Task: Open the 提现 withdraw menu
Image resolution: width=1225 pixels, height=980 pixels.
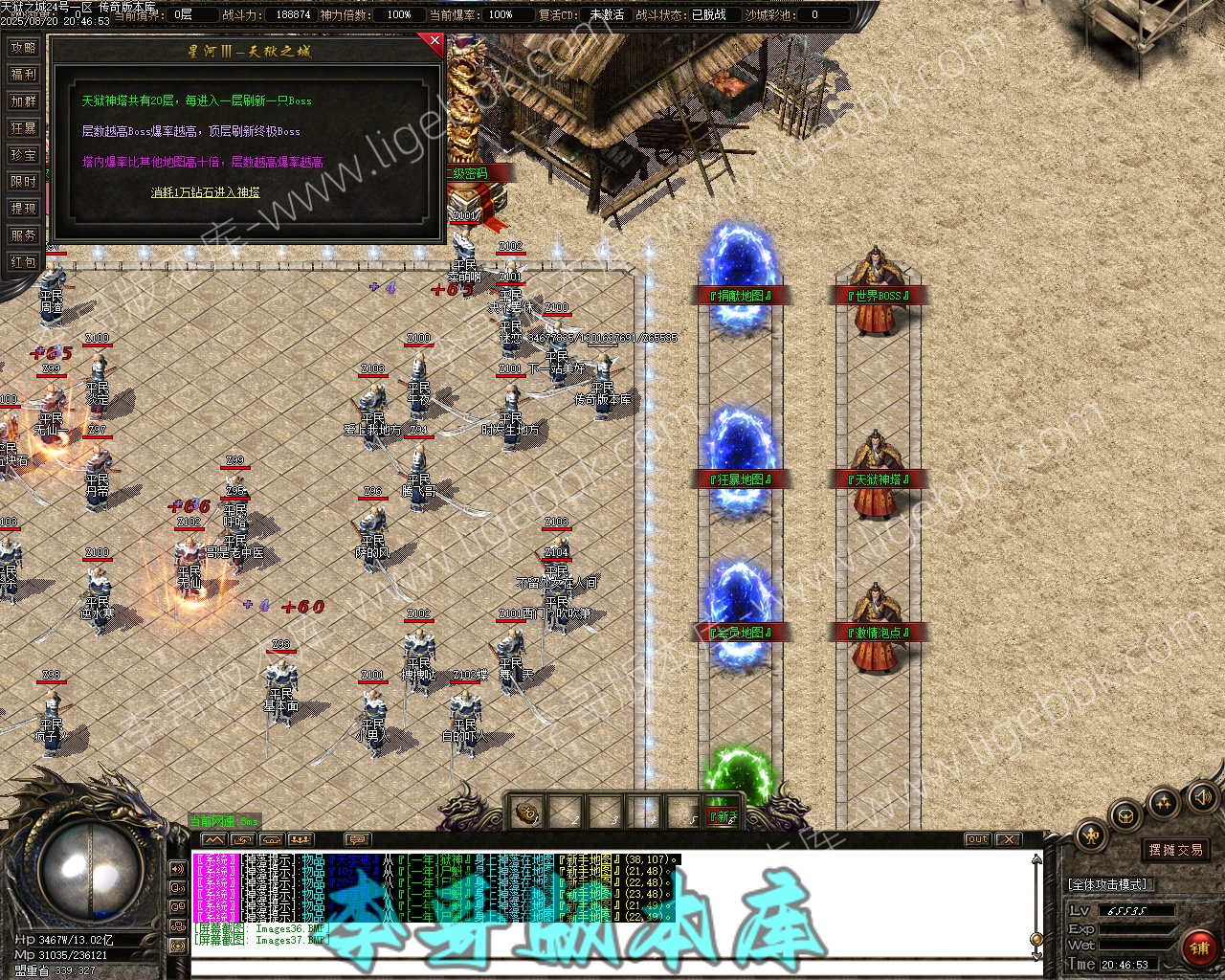Action: (x=23, y=209)
